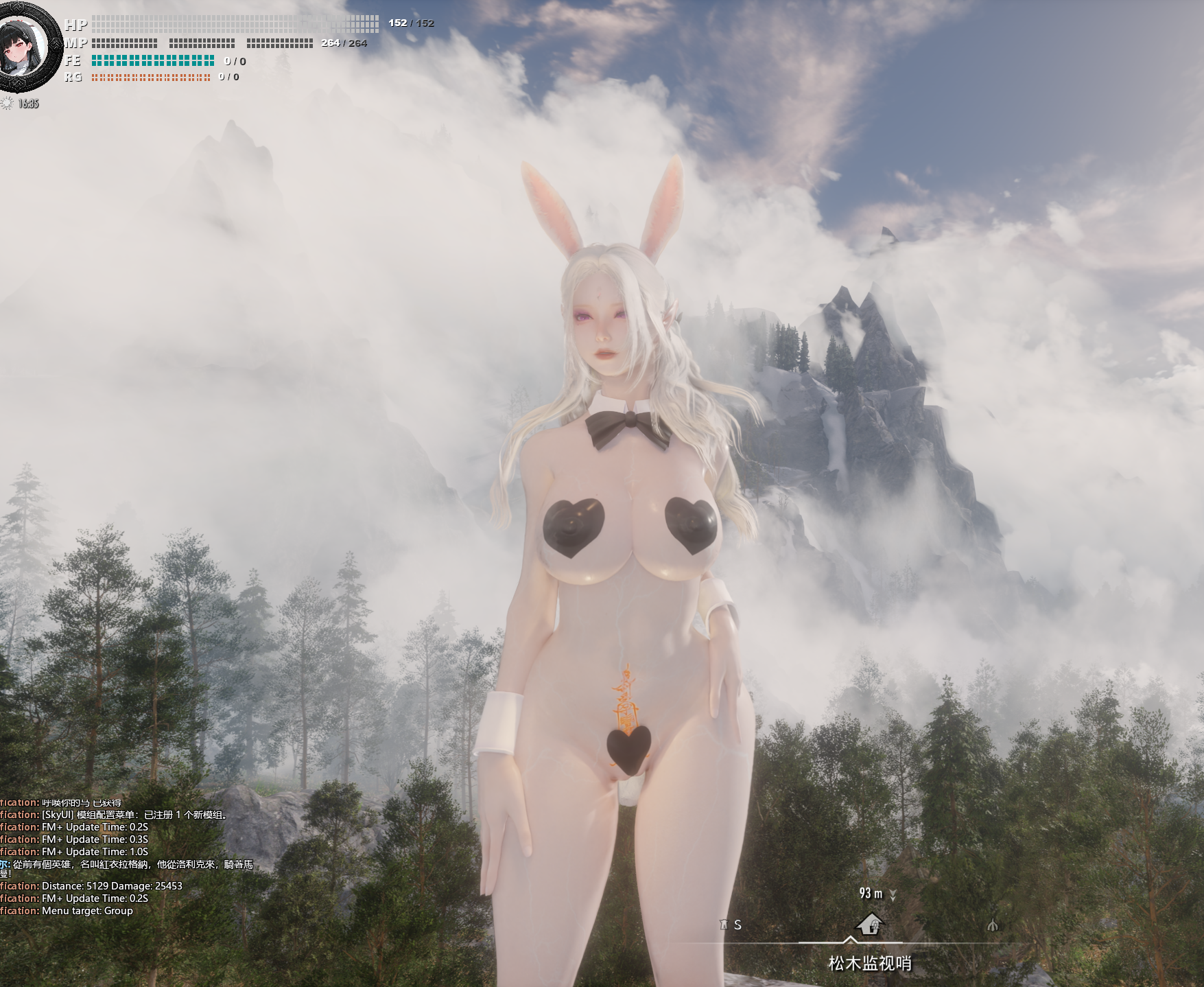Click the small tower marker beside S
The height and width of the screenshot is (987, 1204).
click(723, 925)
